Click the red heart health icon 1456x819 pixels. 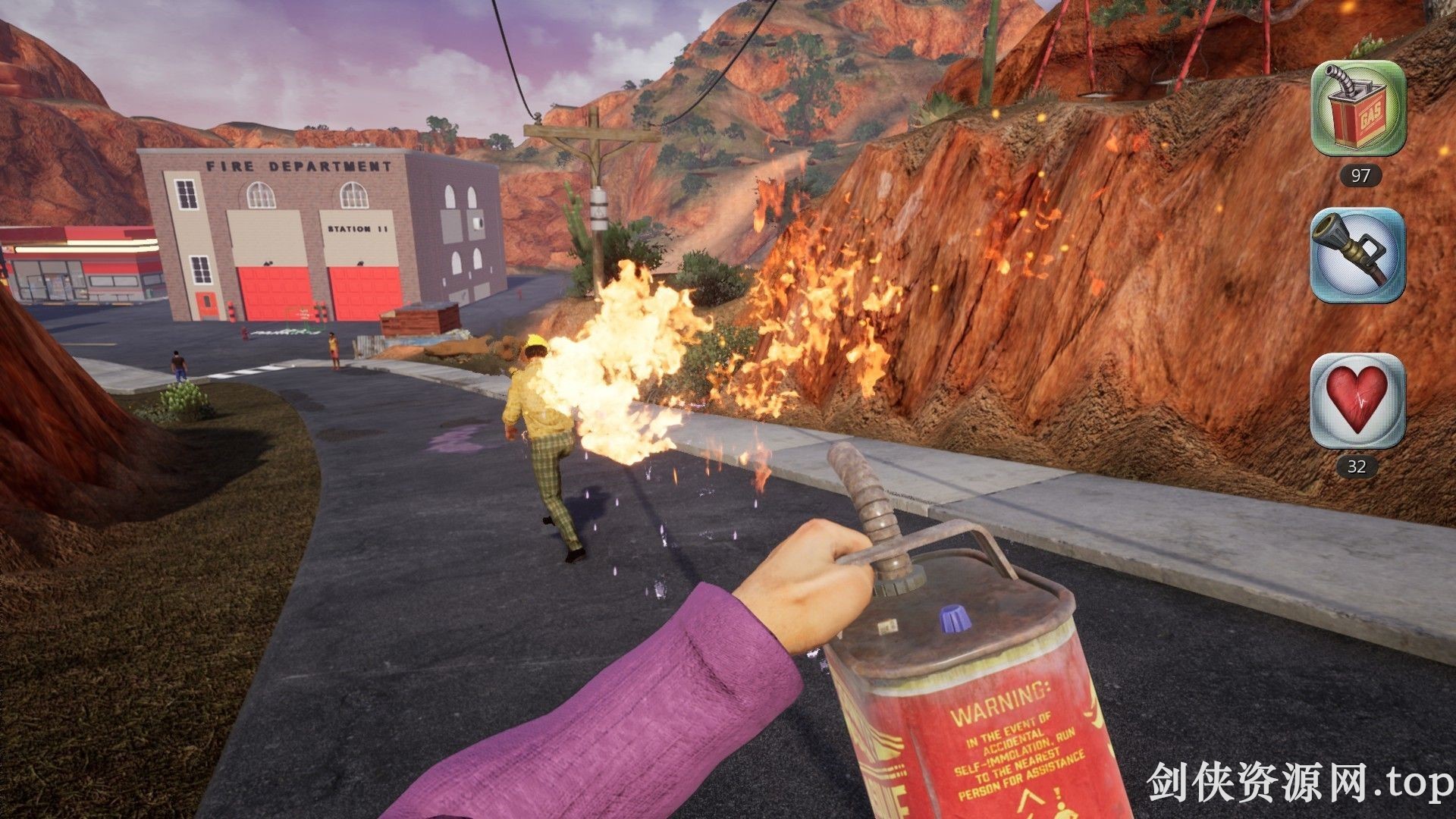click(1357, 401)
